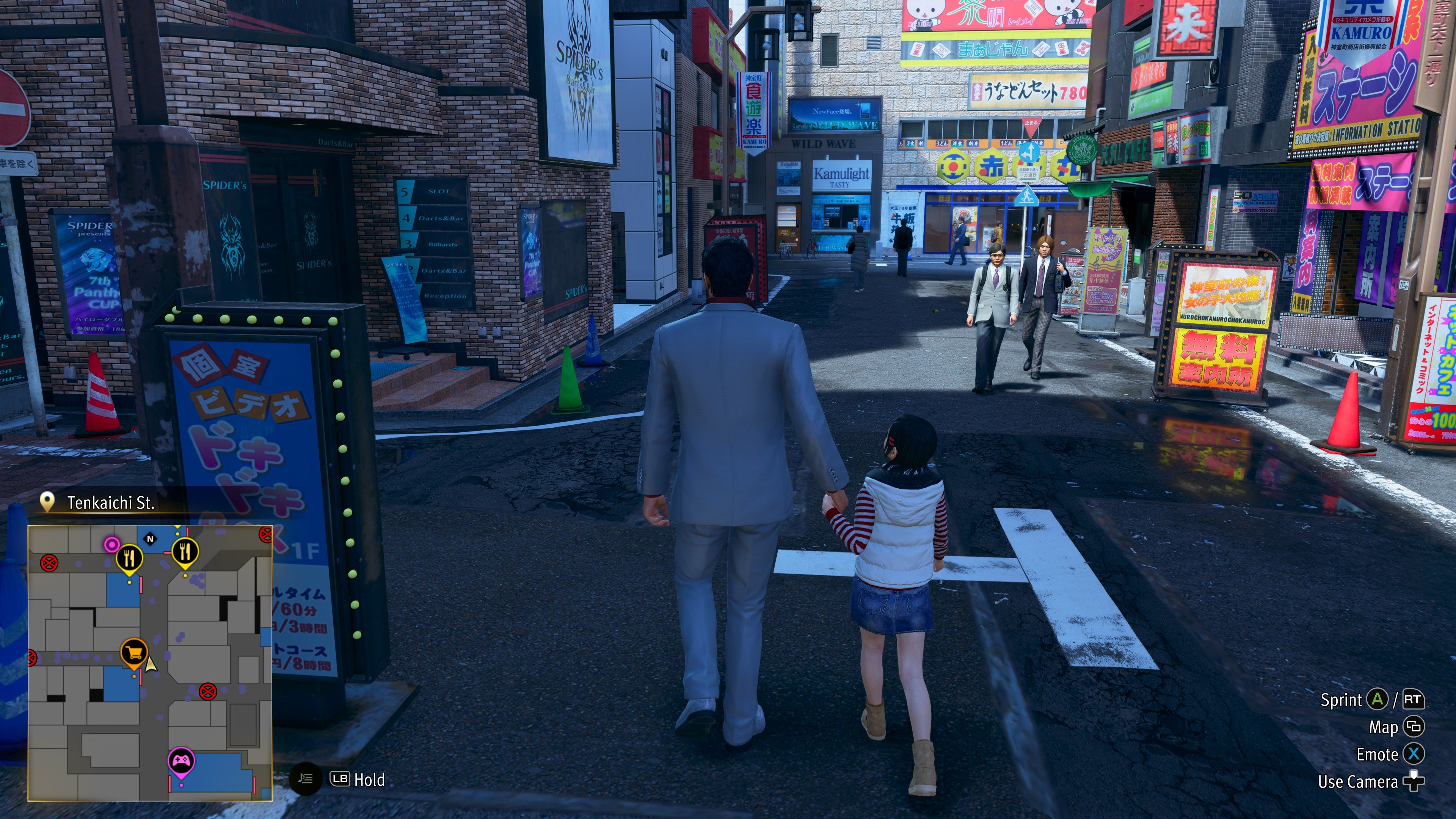Click the minimap in the corner
This screenshot has width=1456, height=819.
[151, 662]
